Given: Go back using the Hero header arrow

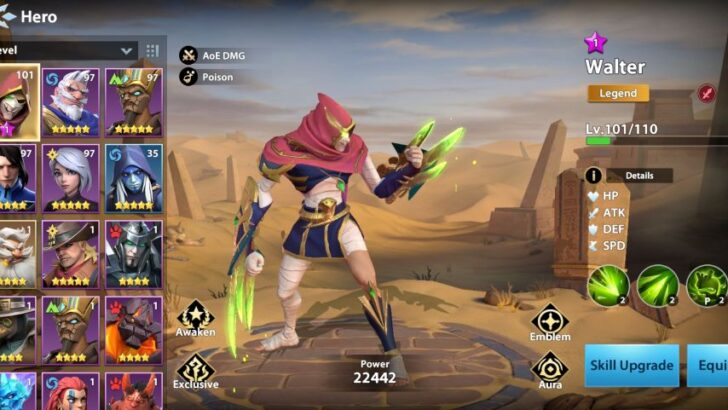Looking at the screenshot, I should 9,16.
